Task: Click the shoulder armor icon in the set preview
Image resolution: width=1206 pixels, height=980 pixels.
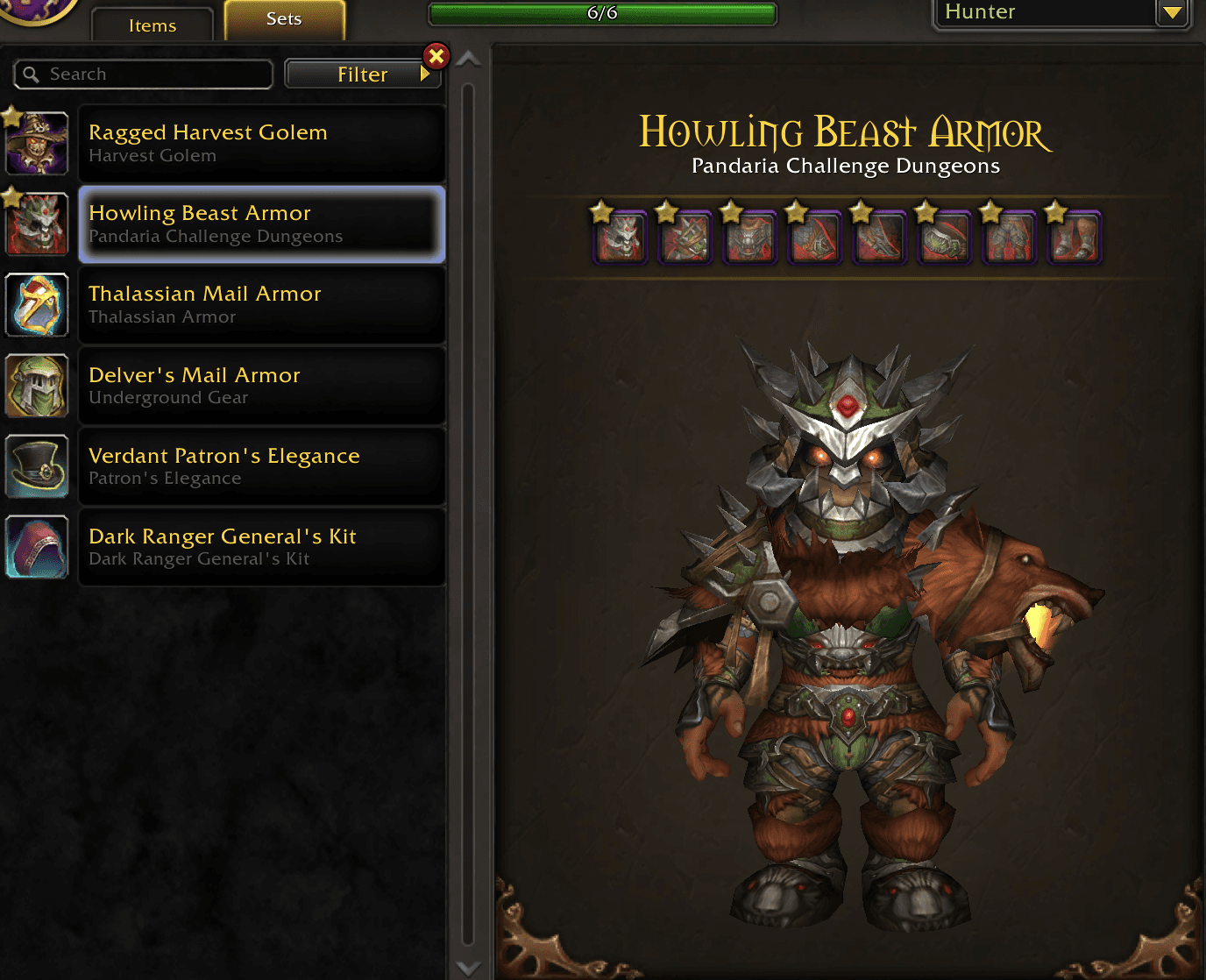Action: click(685, 237)
